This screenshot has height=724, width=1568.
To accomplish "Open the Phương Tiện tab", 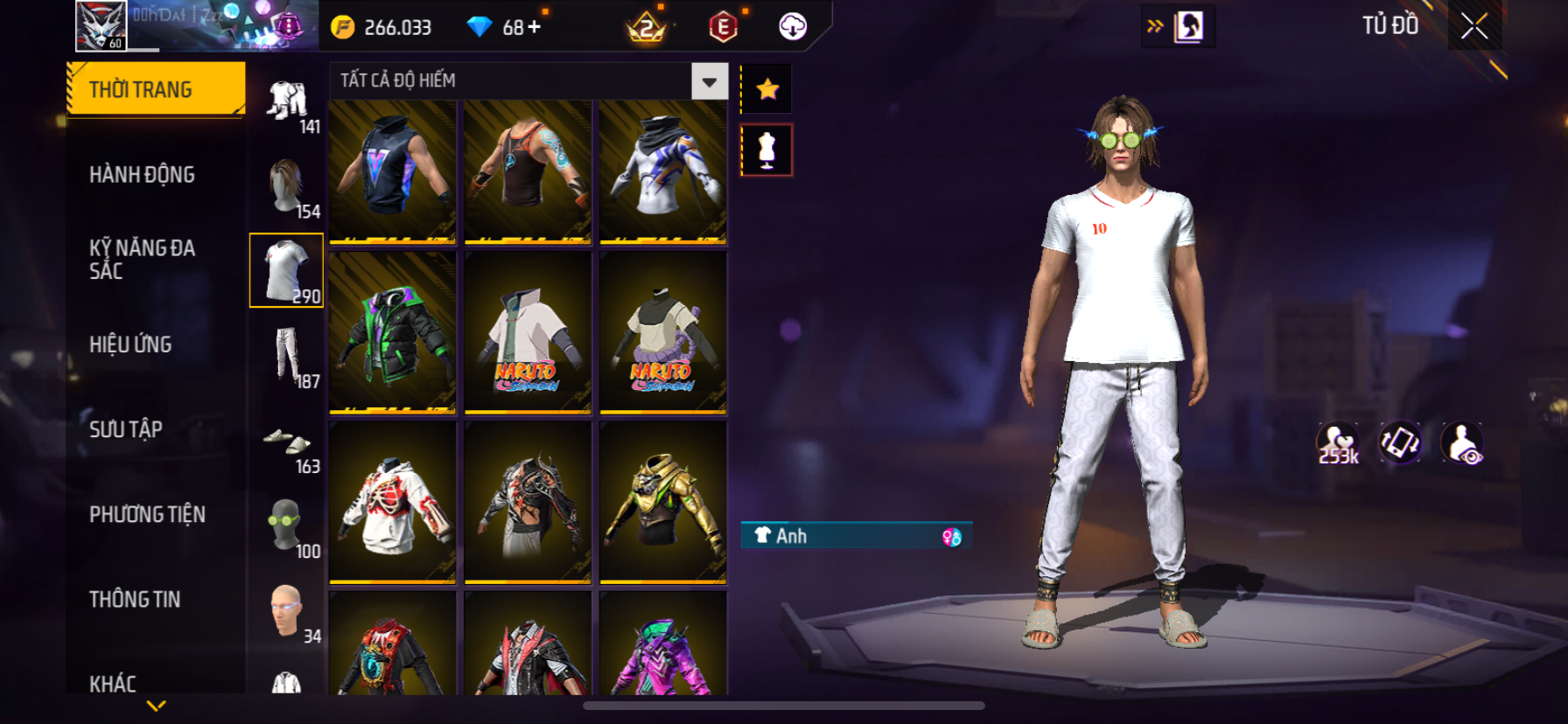I will (147, 514).
